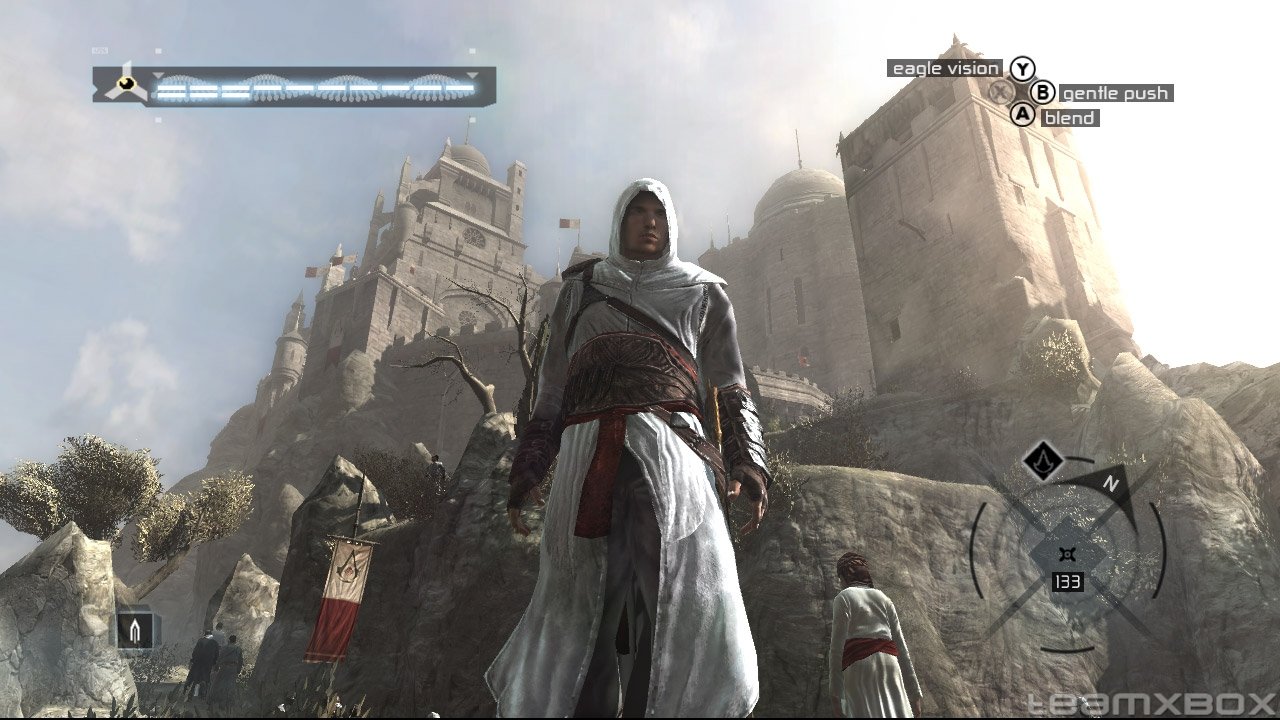1280x720 pixels.
Task: Choose the eagle vision action label
Action: pyautogui.click(x=945, y=68)
